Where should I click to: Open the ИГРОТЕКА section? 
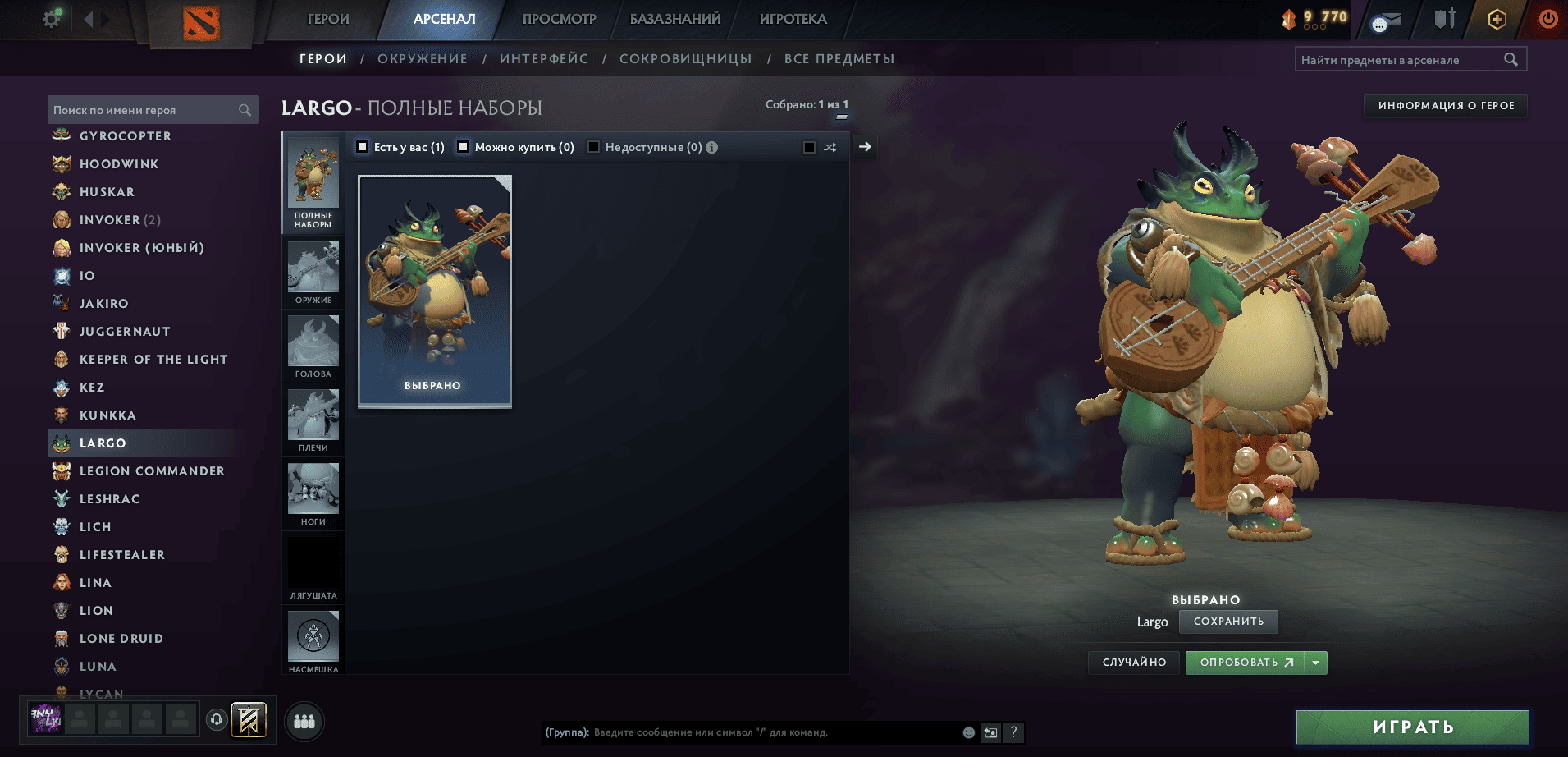click(793, 19)
